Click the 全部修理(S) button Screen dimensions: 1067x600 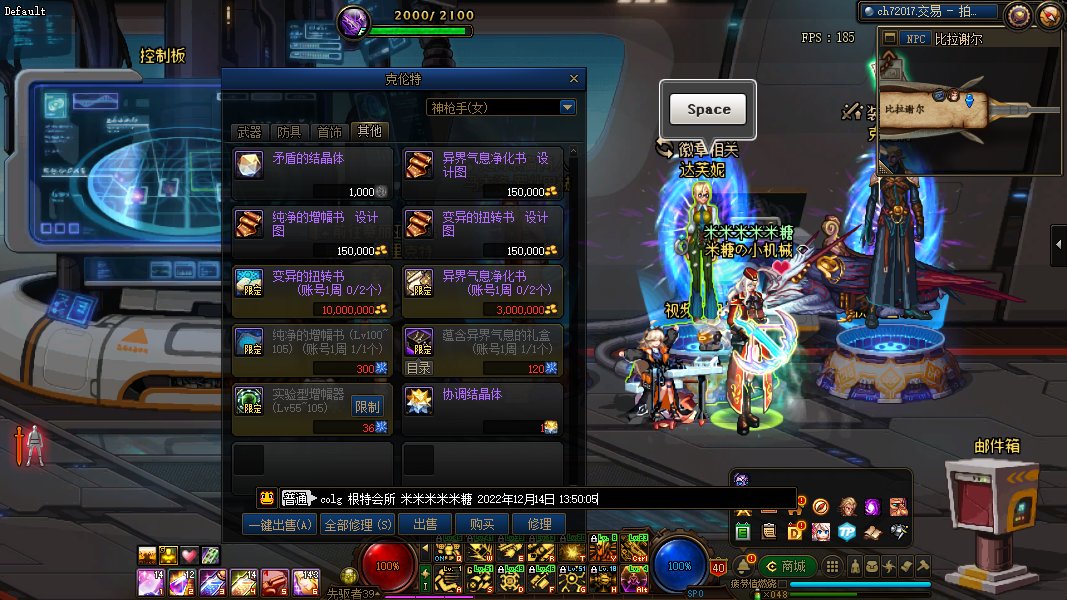pyautogui.click(x=358, y=524)
